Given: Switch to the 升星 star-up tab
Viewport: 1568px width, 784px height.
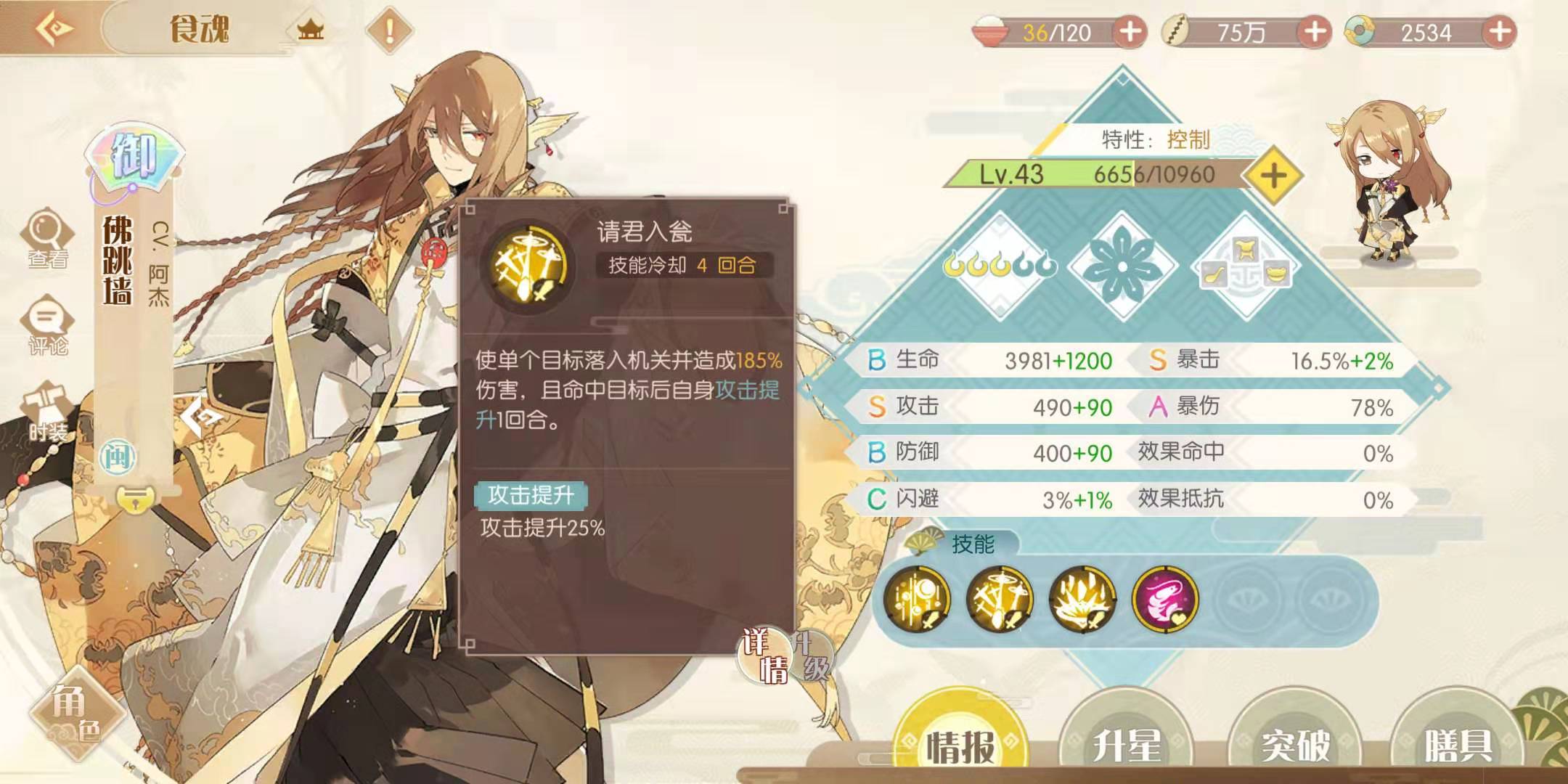Looking at the screenshot, I should [x=1127, y=743].
